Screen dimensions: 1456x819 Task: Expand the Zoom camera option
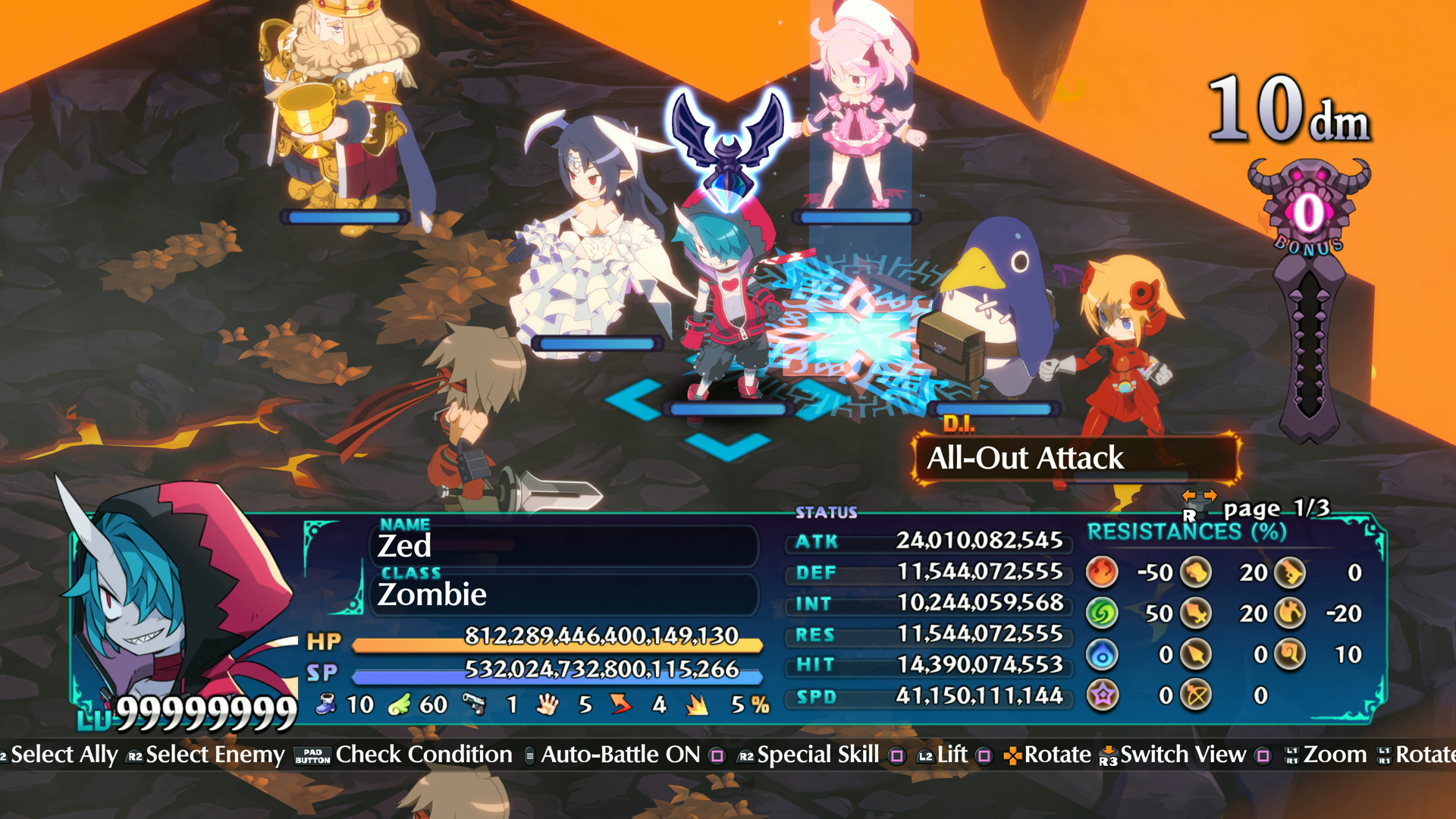coord(1336,755)
